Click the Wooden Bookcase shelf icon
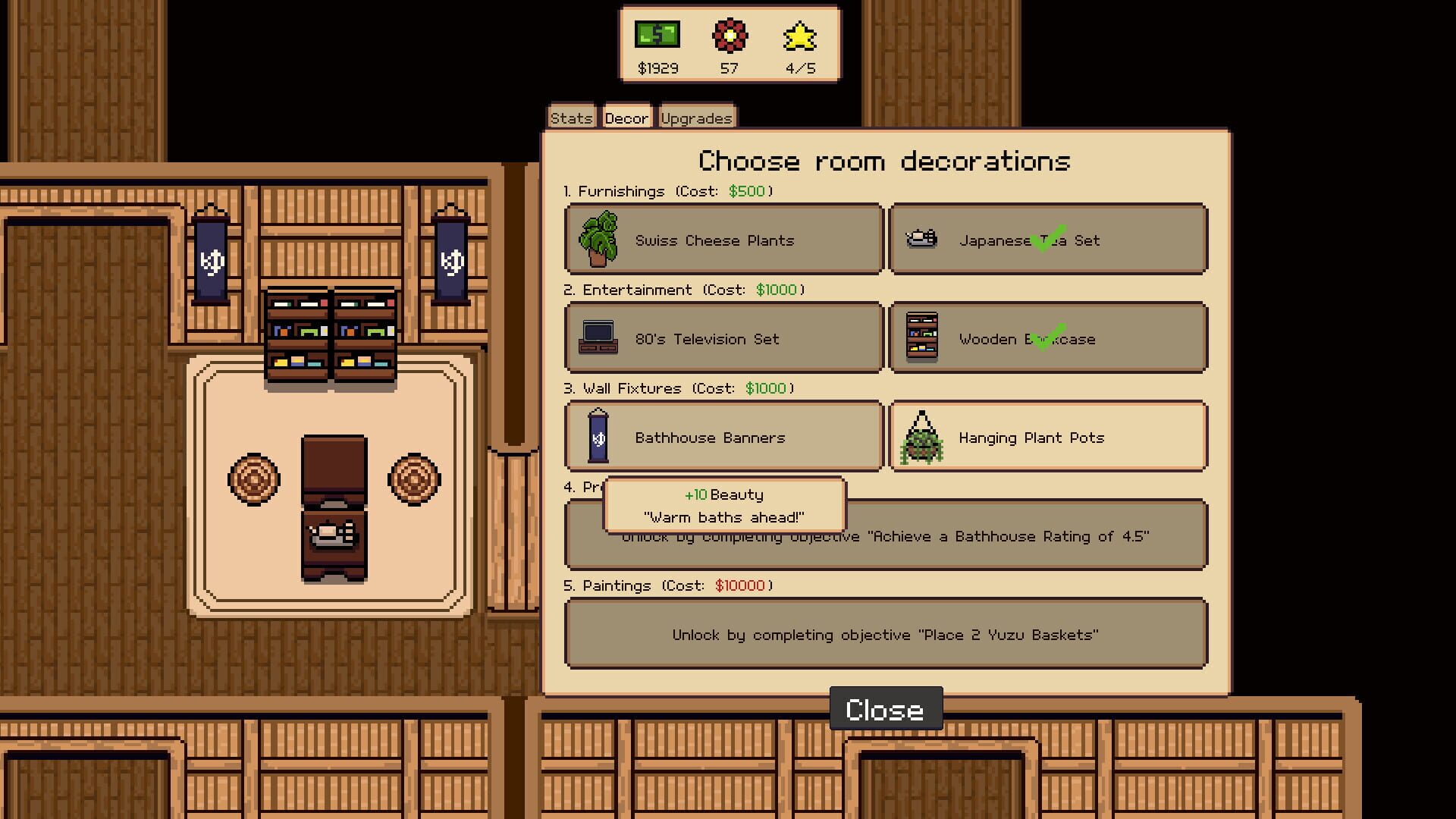The width and height of the screenshot is (1456, 819). click(921, 337)
